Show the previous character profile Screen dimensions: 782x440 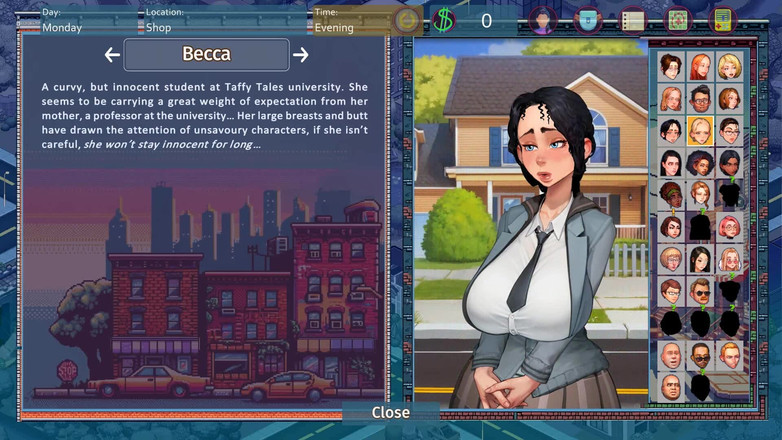point(112,55)
